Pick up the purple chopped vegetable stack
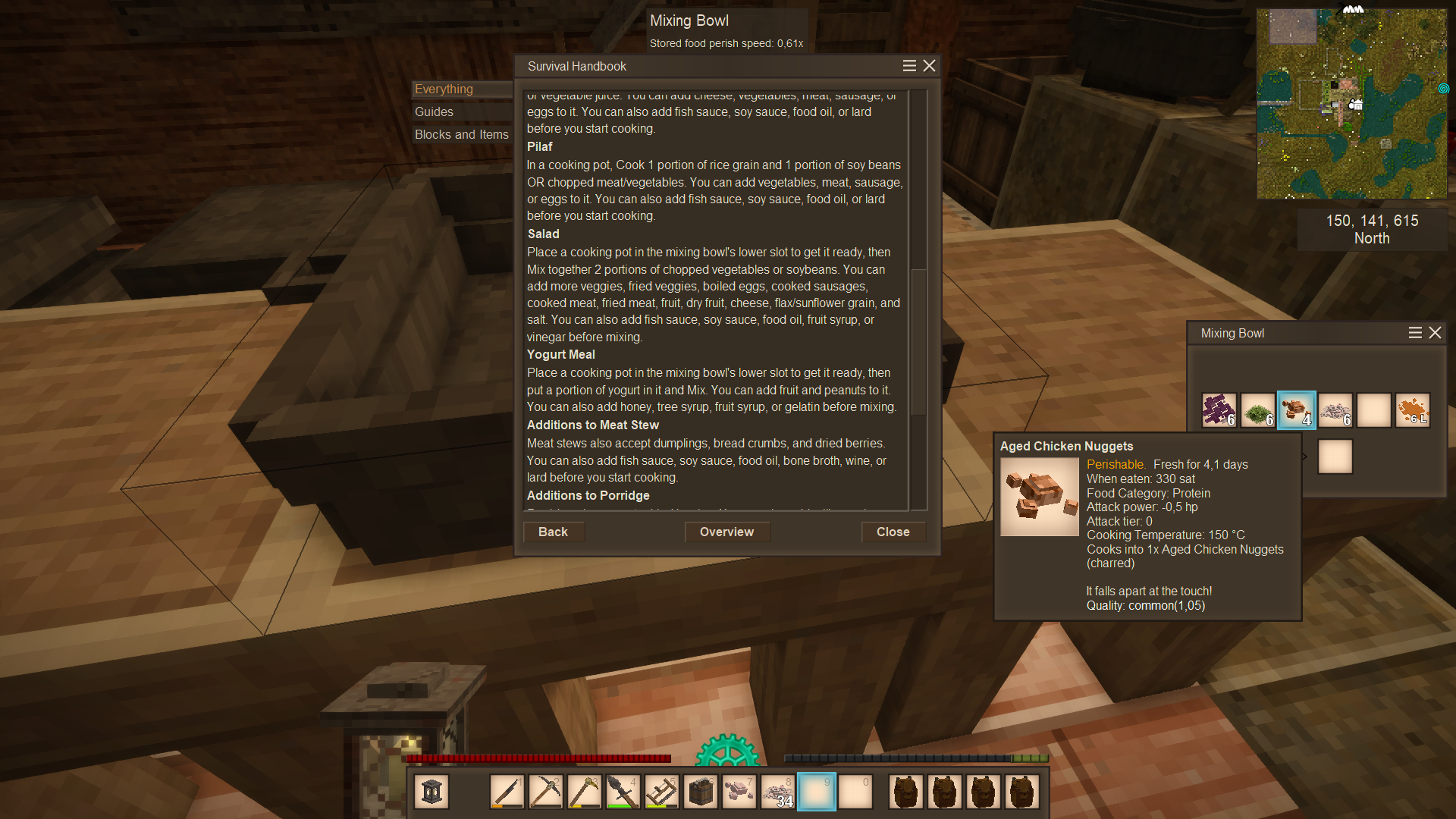 click(x=1219, y=410)
